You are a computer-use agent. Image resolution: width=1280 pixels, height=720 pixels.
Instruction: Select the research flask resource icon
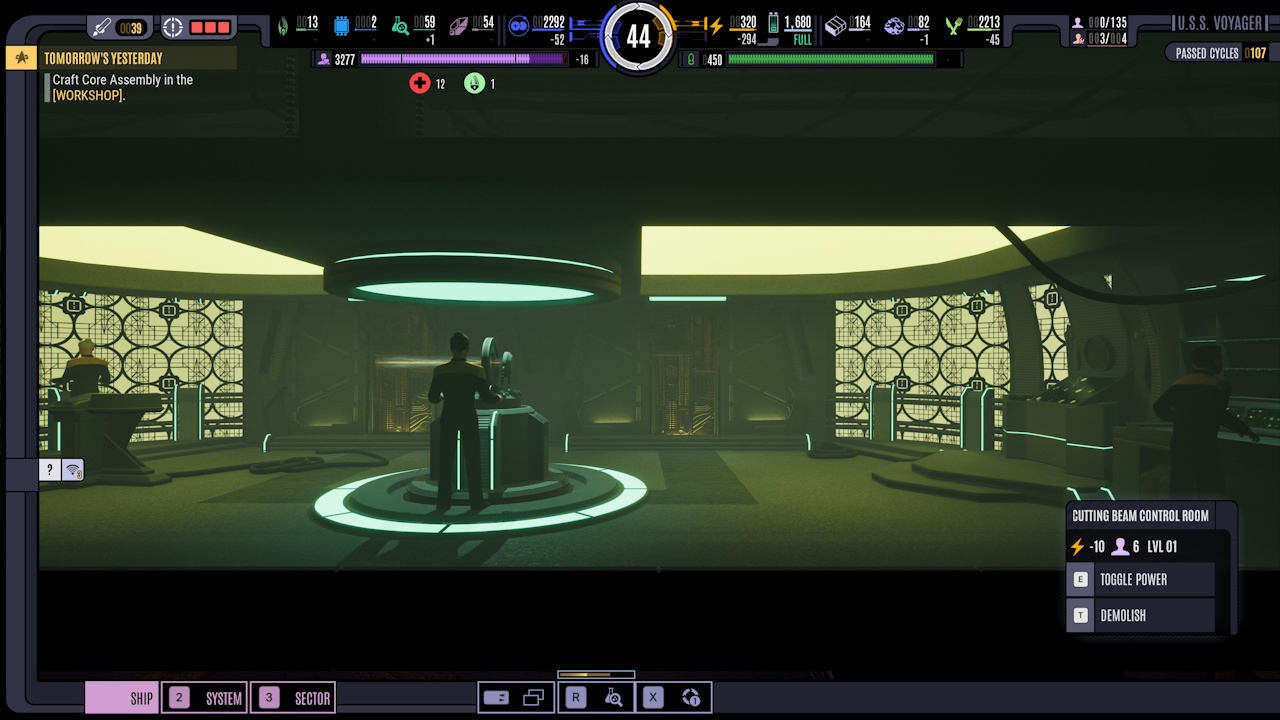pyautogui.click(x=400, y=23)
